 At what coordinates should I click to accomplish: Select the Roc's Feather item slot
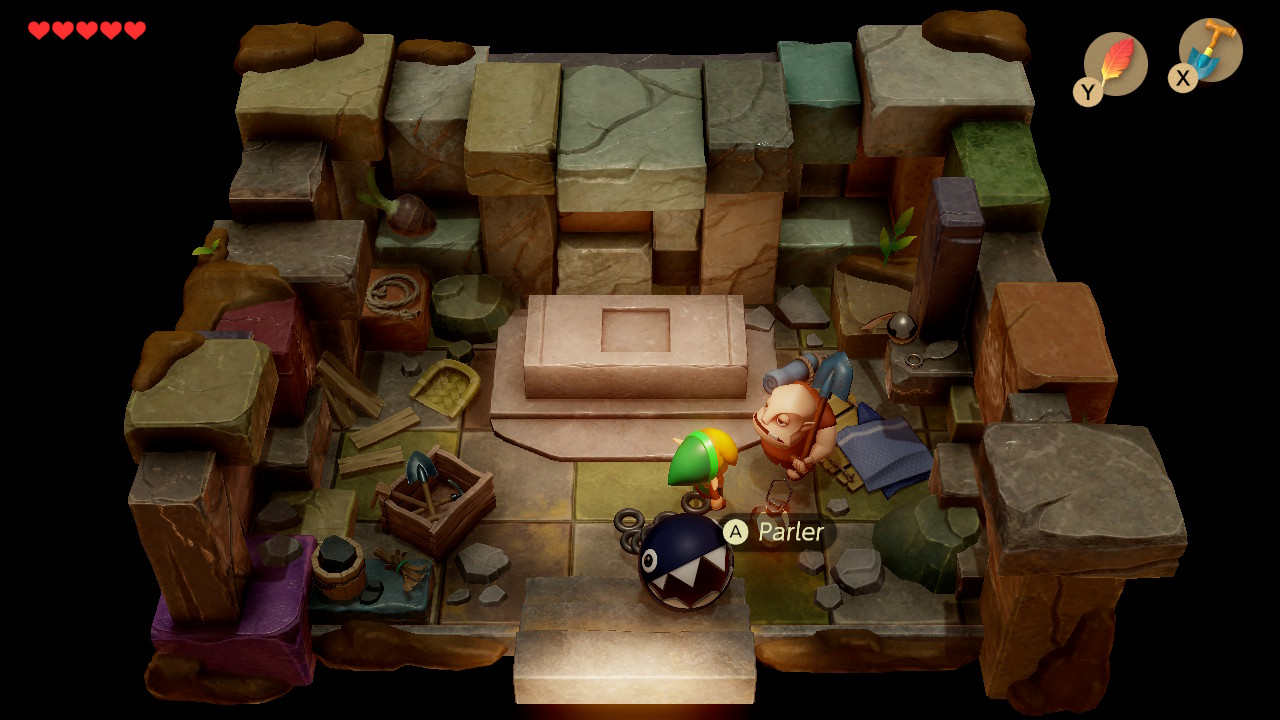pos(1114,64)
